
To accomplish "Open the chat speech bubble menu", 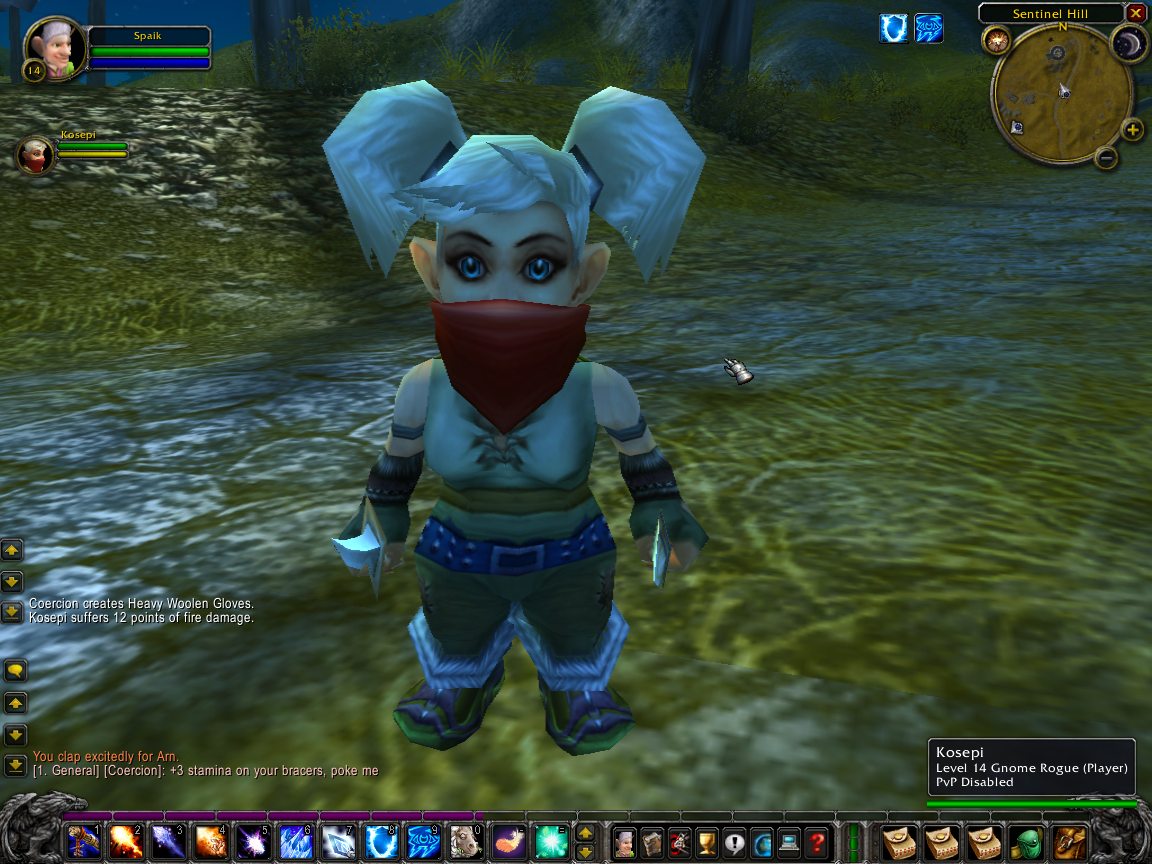I will (x=14, y=670).
